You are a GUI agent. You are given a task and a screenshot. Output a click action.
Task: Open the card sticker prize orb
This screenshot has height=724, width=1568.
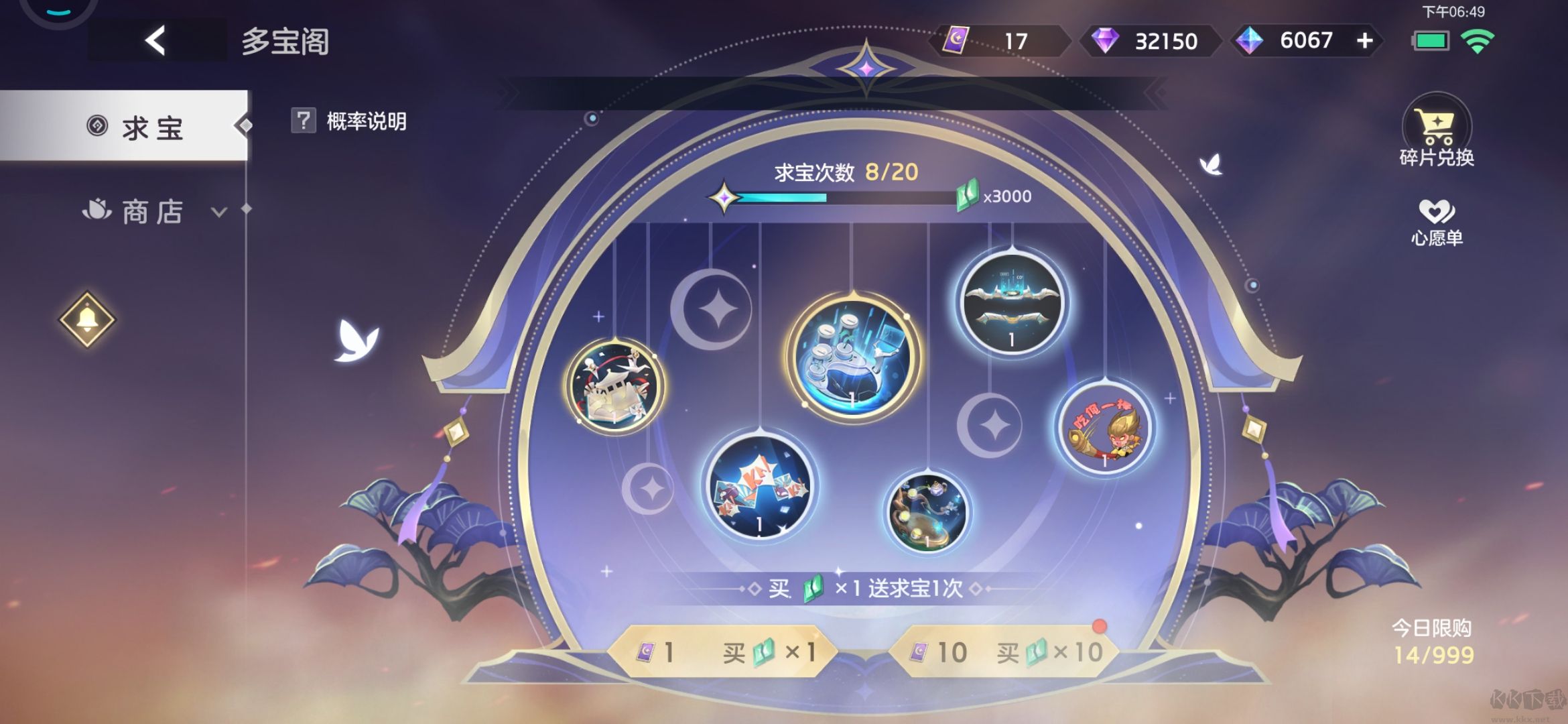pyautogui.click(x=761, y=493)
